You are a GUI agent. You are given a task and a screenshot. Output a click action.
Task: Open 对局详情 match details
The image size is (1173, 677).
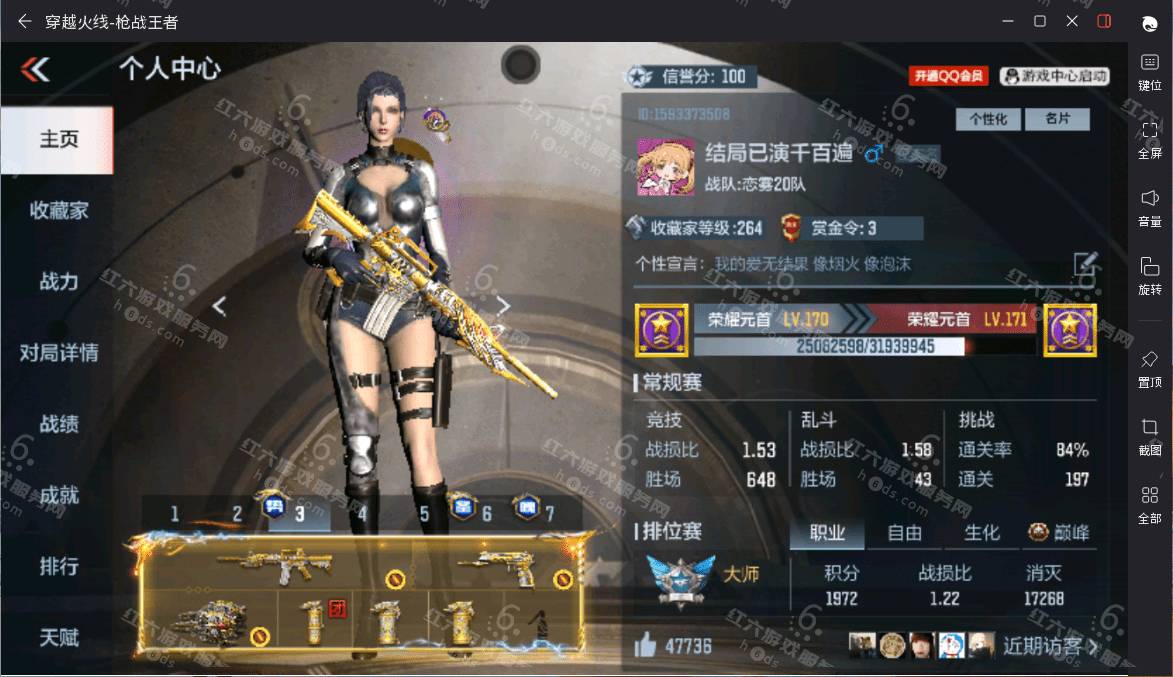(58, 352)
